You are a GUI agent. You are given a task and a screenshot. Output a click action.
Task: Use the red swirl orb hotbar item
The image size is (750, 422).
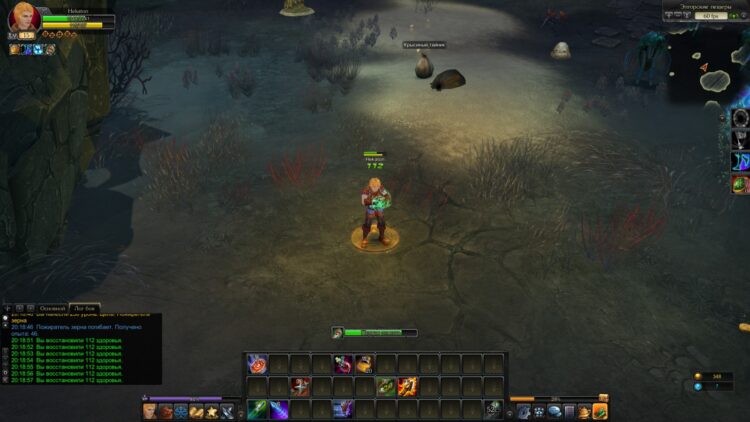(x=257, y=364)
